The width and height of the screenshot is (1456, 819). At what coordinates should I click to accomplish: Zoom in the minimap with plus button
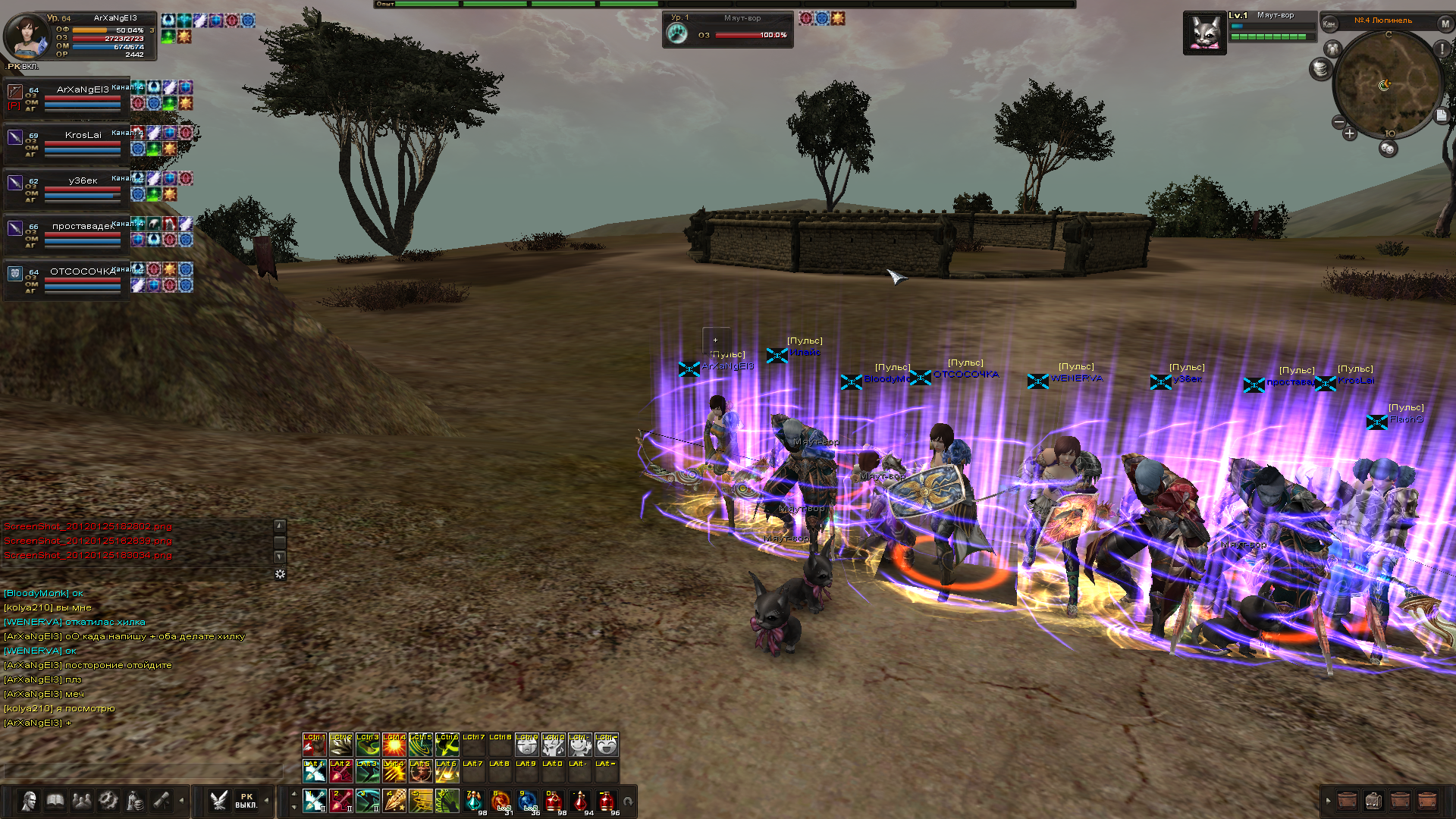point(1350,134)
